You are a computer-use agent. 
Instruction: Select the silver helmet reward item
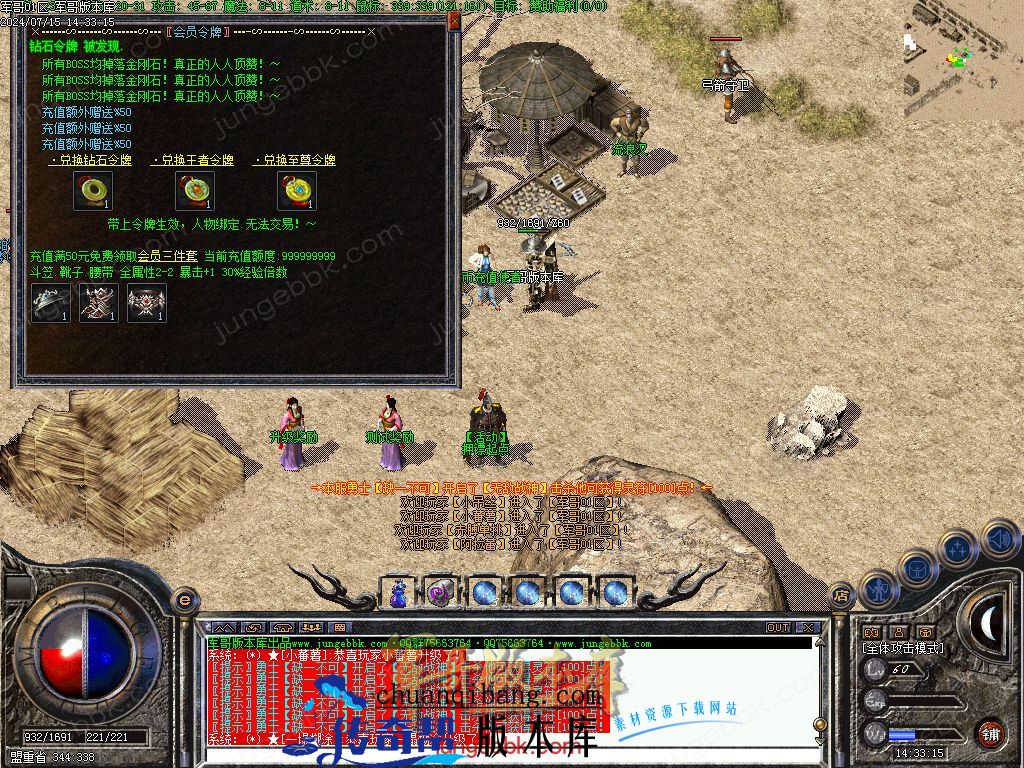(x=51, y=303)
